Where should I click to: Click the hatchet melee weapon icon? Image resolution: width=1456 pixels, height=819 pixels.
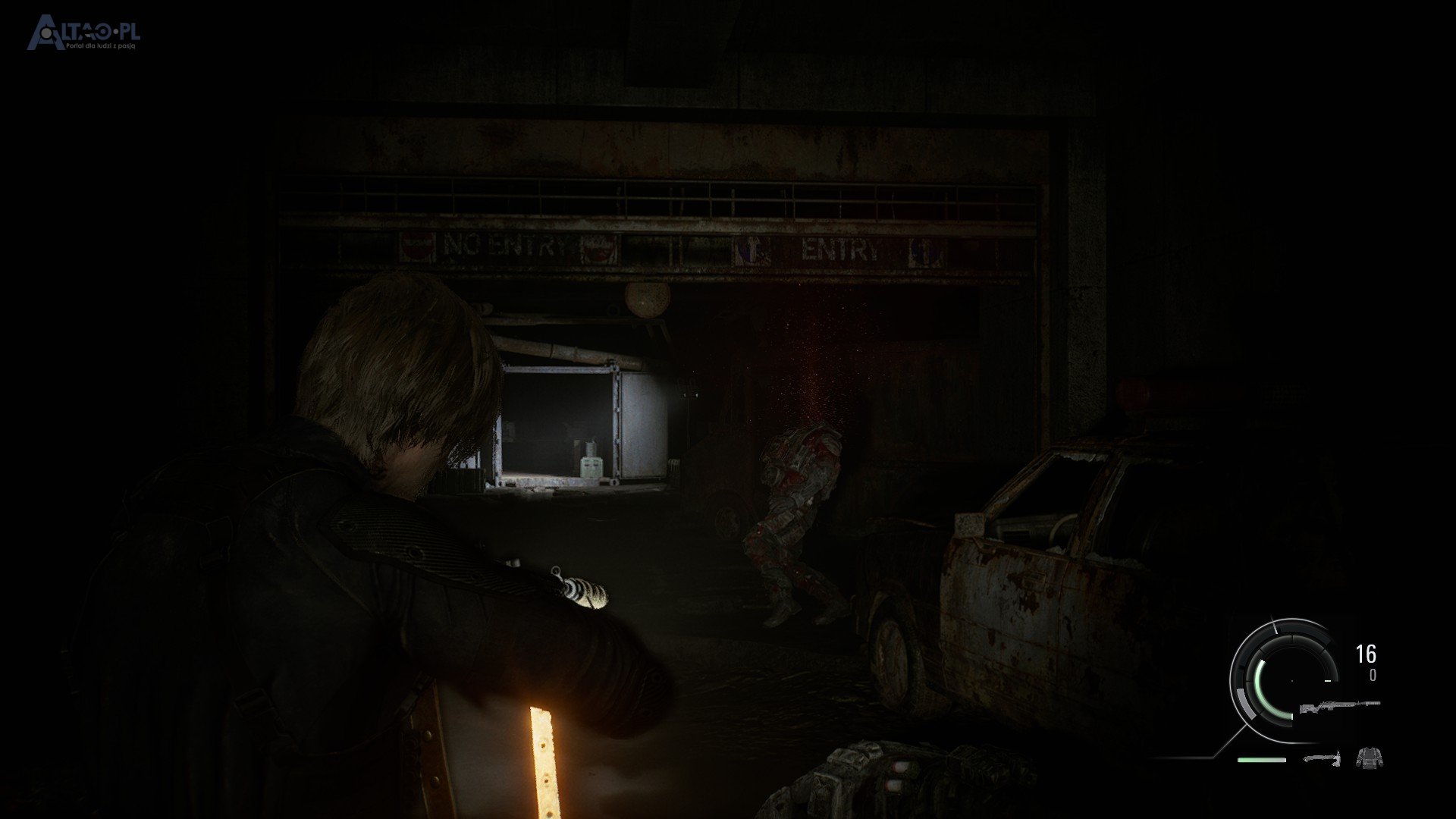[1322, 758]
